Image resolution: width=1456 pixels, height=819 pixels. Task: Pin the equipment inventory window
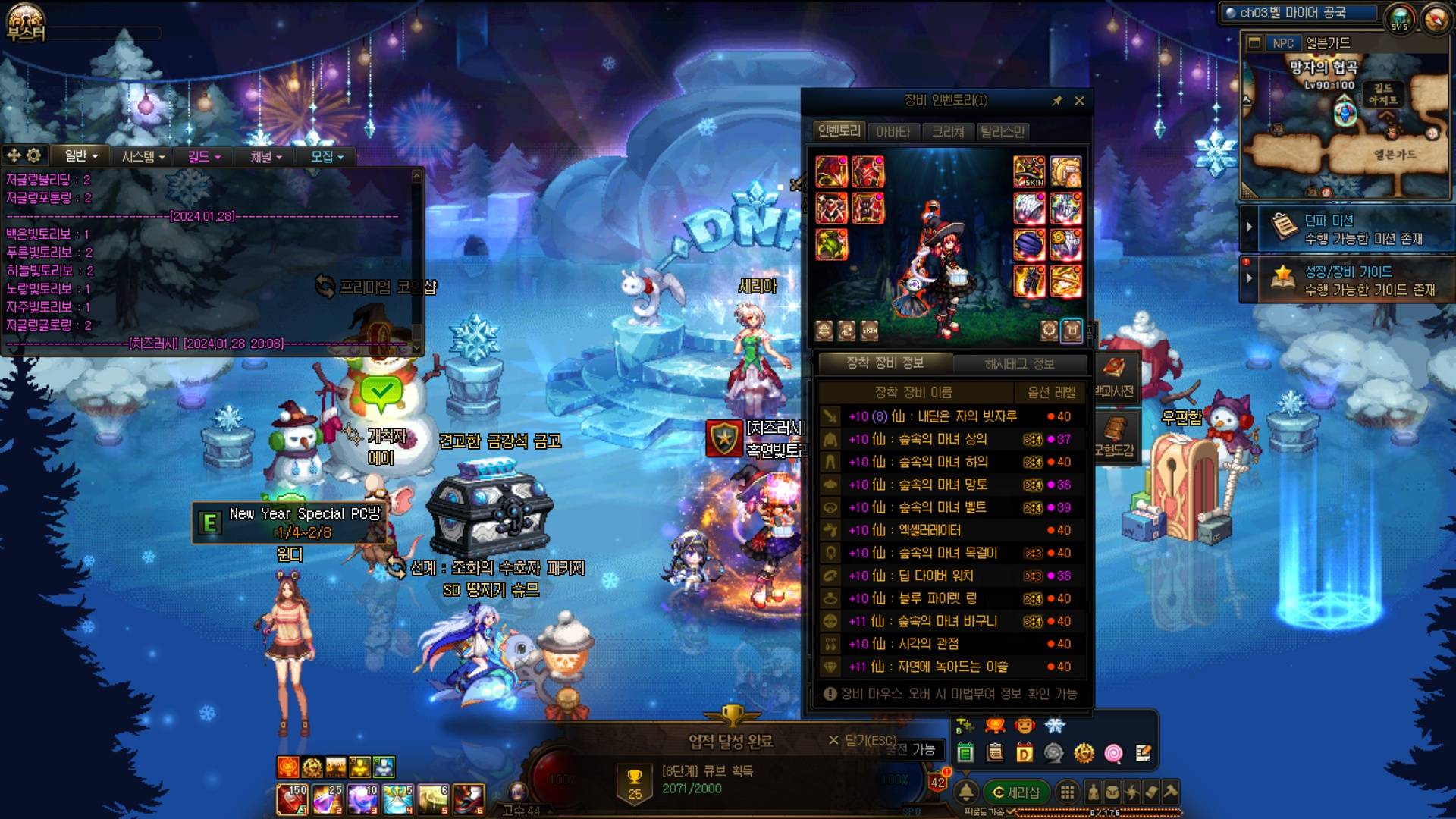pos(1057,101)
